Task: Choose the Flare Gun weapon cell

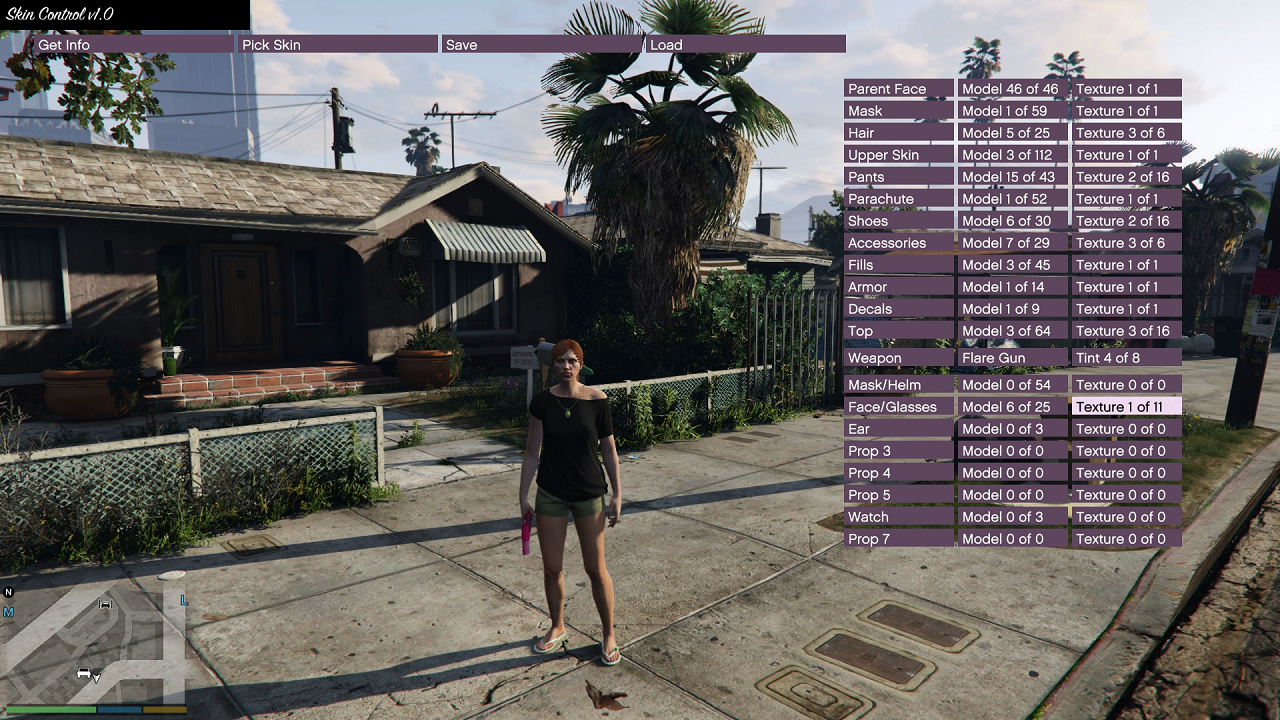Action: 1013,358
